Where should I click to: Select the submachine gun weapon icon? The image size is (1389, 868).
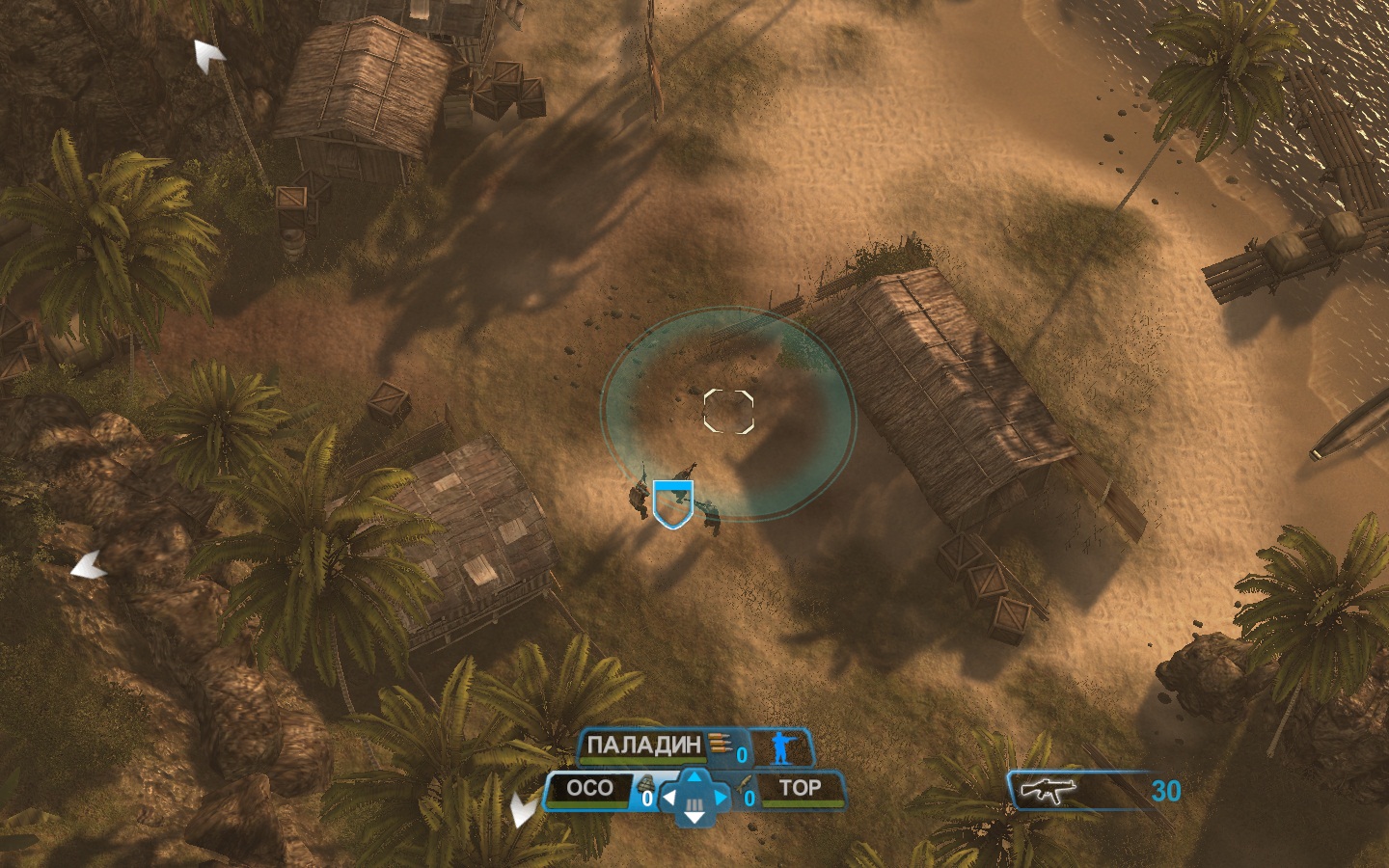tap(1049, 792)
